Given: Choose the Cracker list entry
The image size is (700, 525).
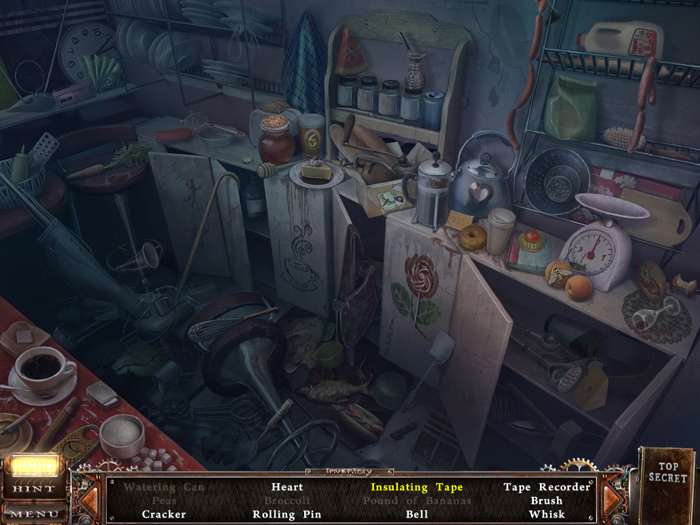Looking at the screenshot, I should tap(164, 514).
